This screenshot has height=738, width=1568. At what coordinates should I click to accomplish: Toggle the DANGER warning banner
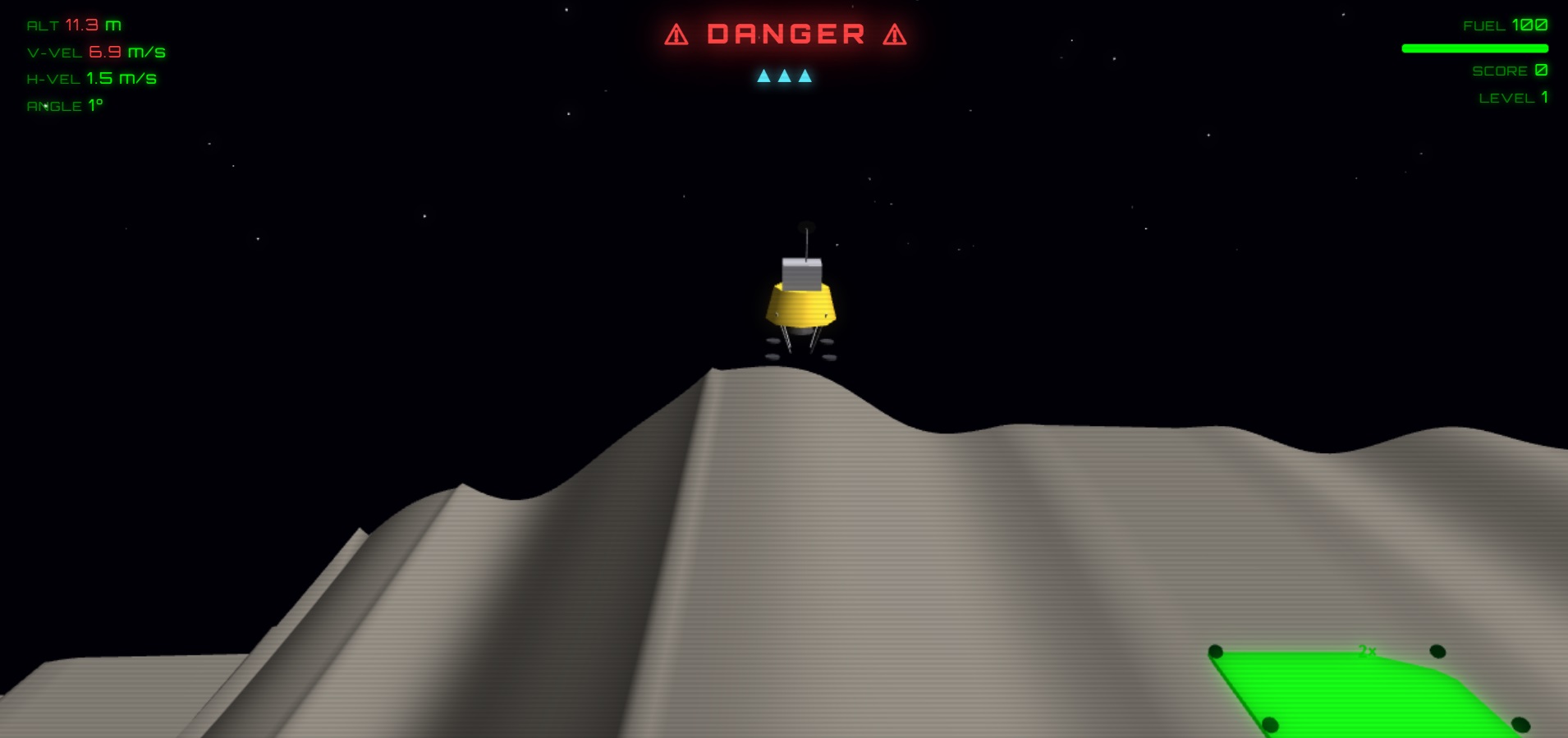coord(784,34)
